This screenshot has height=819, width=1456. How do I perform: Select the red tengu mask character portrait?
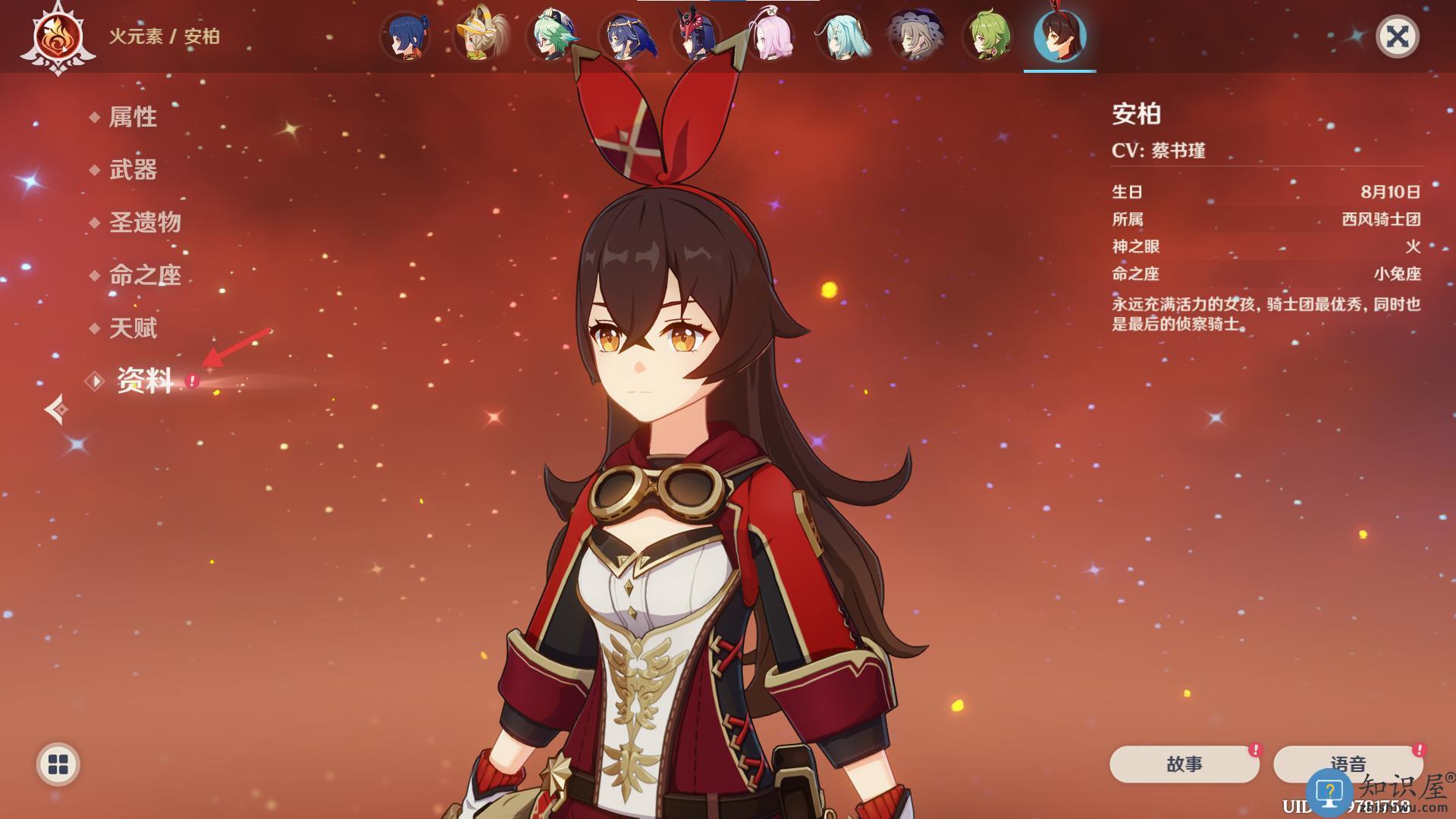click(x=696, y=36)
